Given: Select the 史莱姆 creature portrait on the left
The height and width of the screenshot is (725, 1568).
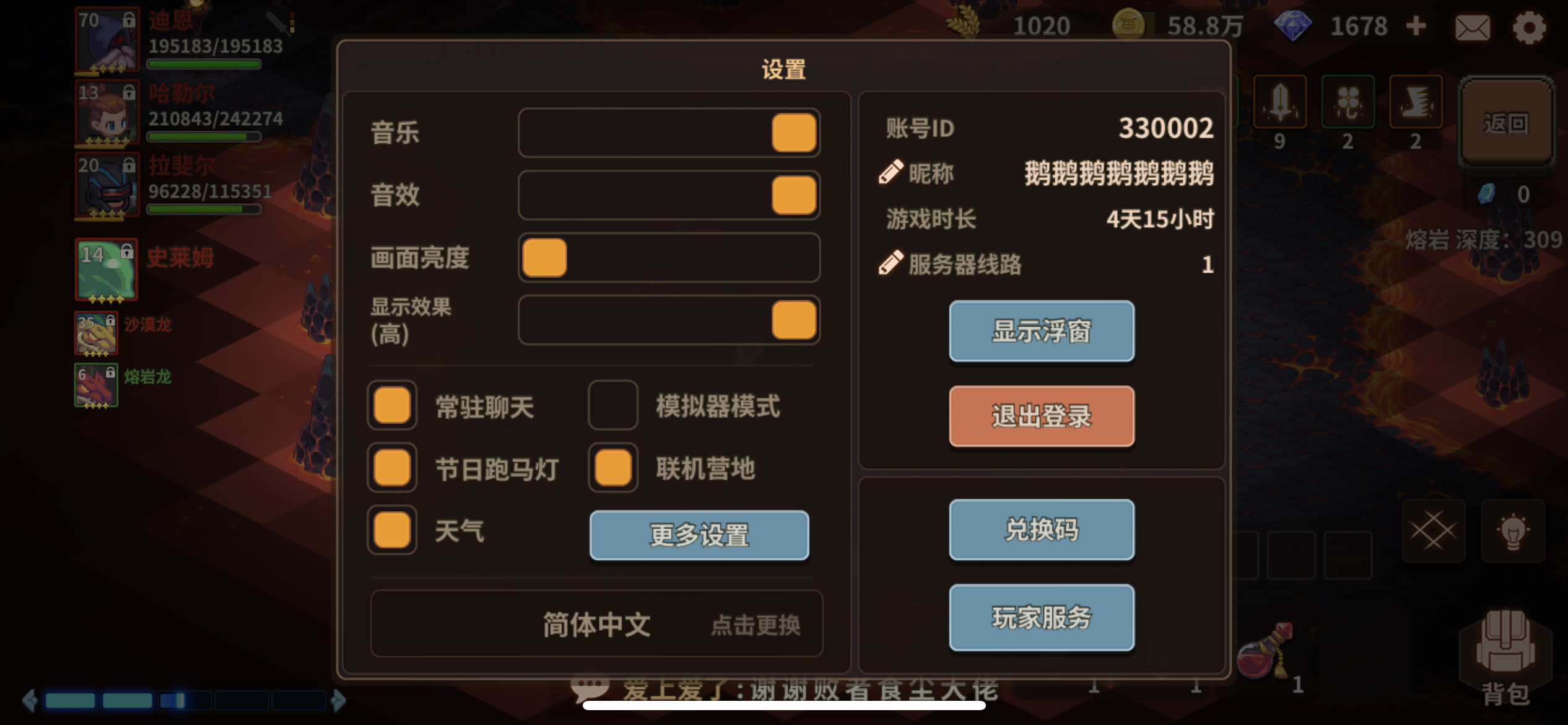Looking at the screenshot, I should 107,269.
